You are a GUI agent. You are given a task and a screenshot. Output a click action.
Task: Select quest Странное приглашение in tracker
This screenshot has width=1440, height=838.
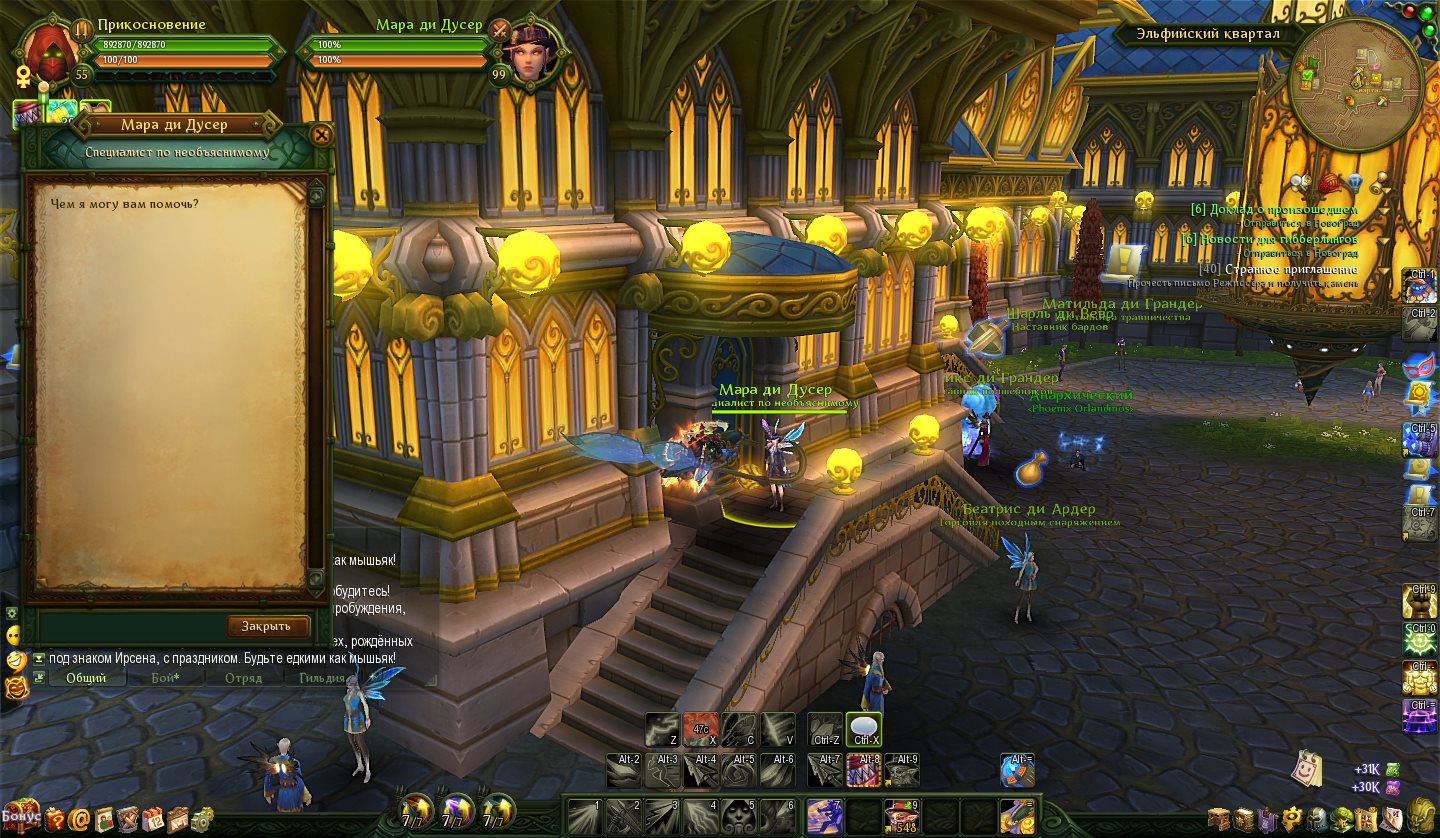[x=1282, y=269]
